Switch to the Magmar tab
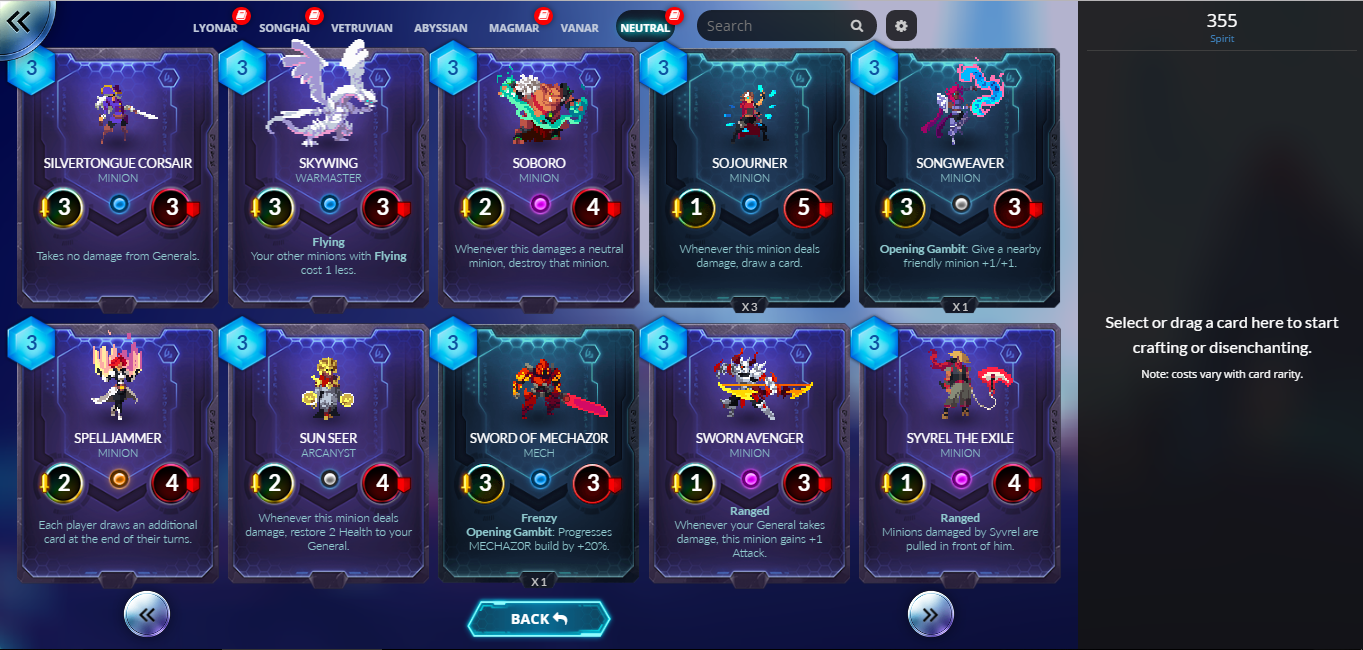 pos(514,28)
